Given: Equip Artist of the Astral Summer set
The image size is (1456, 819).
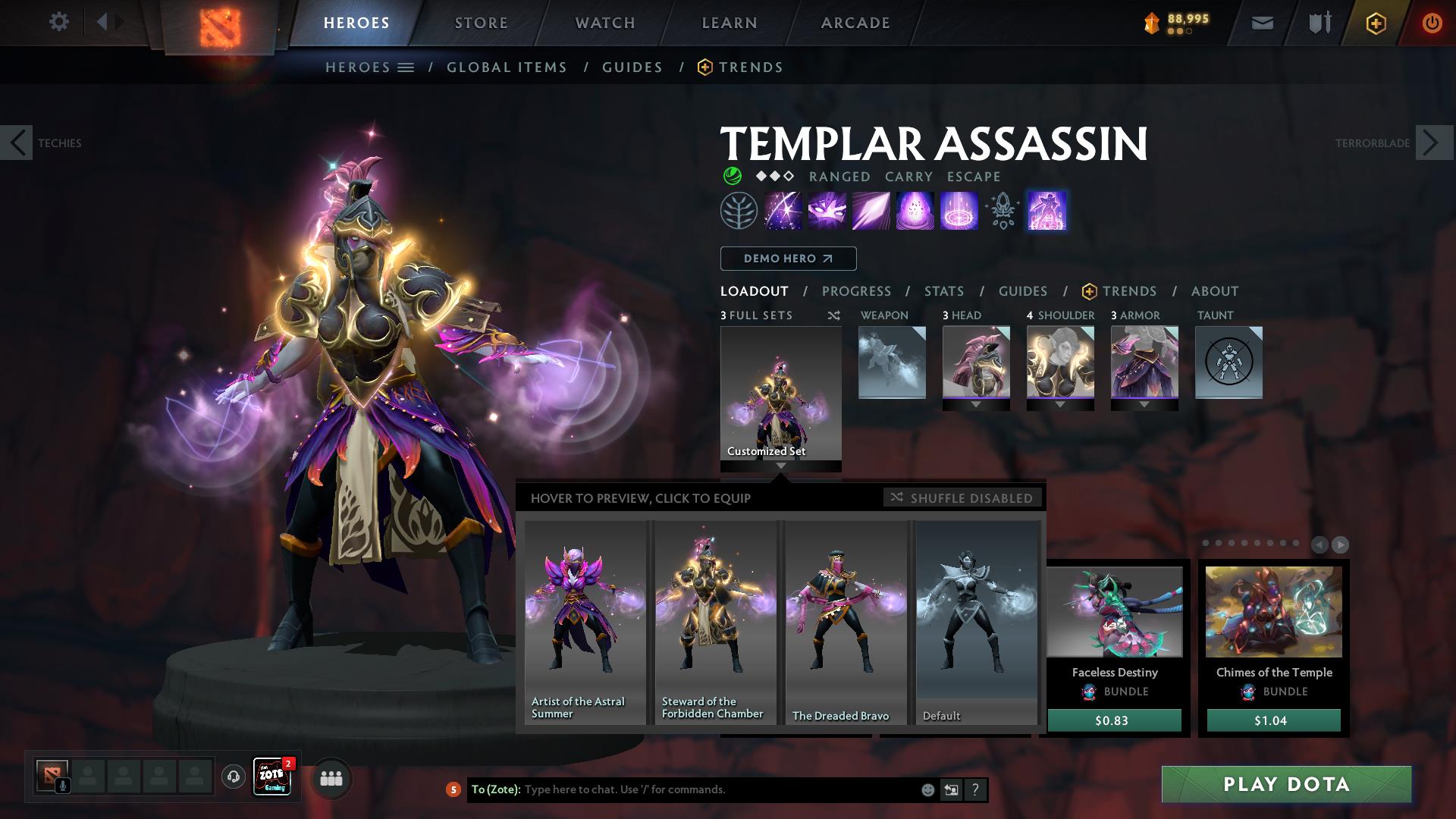Looking at the screenshot, I should (585, 622).
